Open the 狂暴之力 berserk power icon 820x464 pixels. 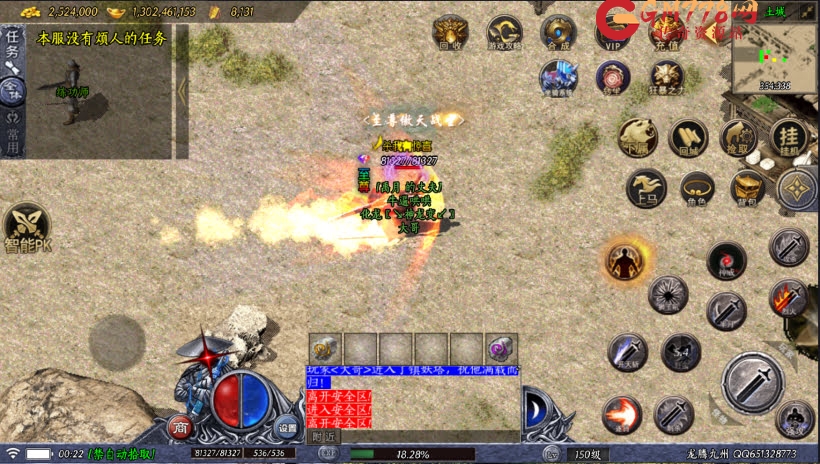click(x=666, y=77)
